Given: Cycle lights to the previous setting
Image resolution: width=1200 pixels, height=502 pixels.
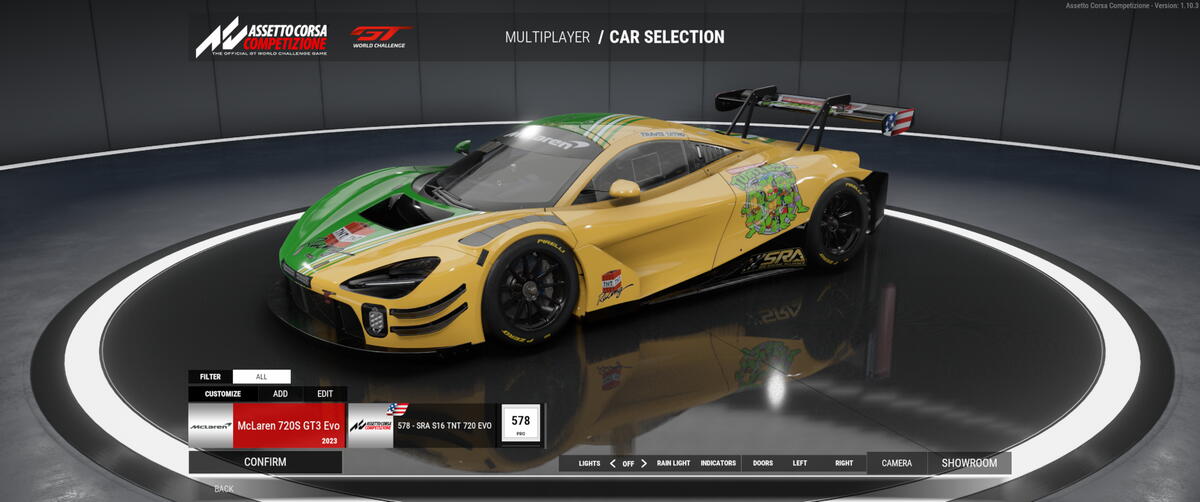Looking at the screenshot, I should (x=612, y=463).
